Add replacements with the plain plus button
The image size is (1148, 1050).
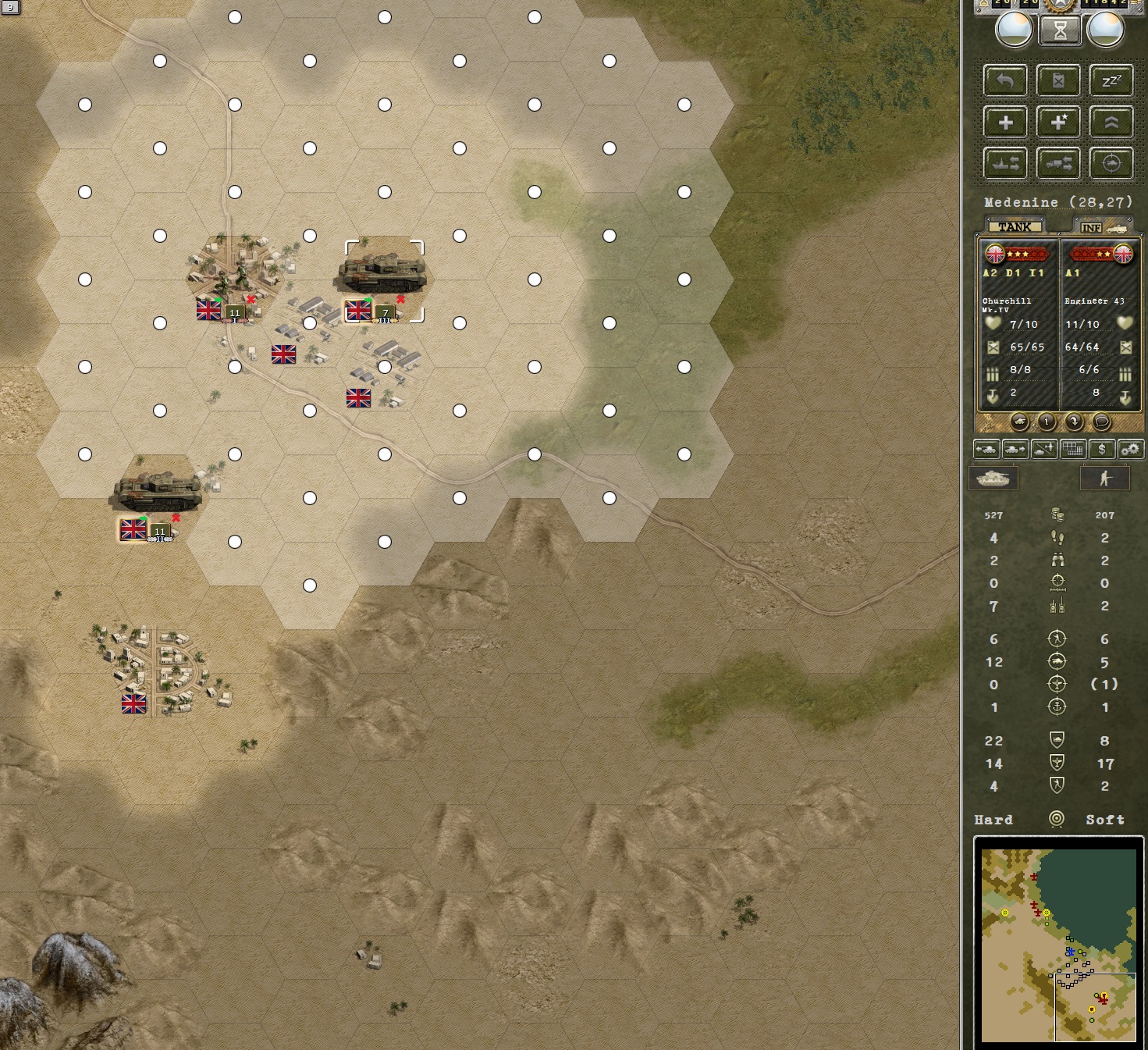click(1005, 123)
